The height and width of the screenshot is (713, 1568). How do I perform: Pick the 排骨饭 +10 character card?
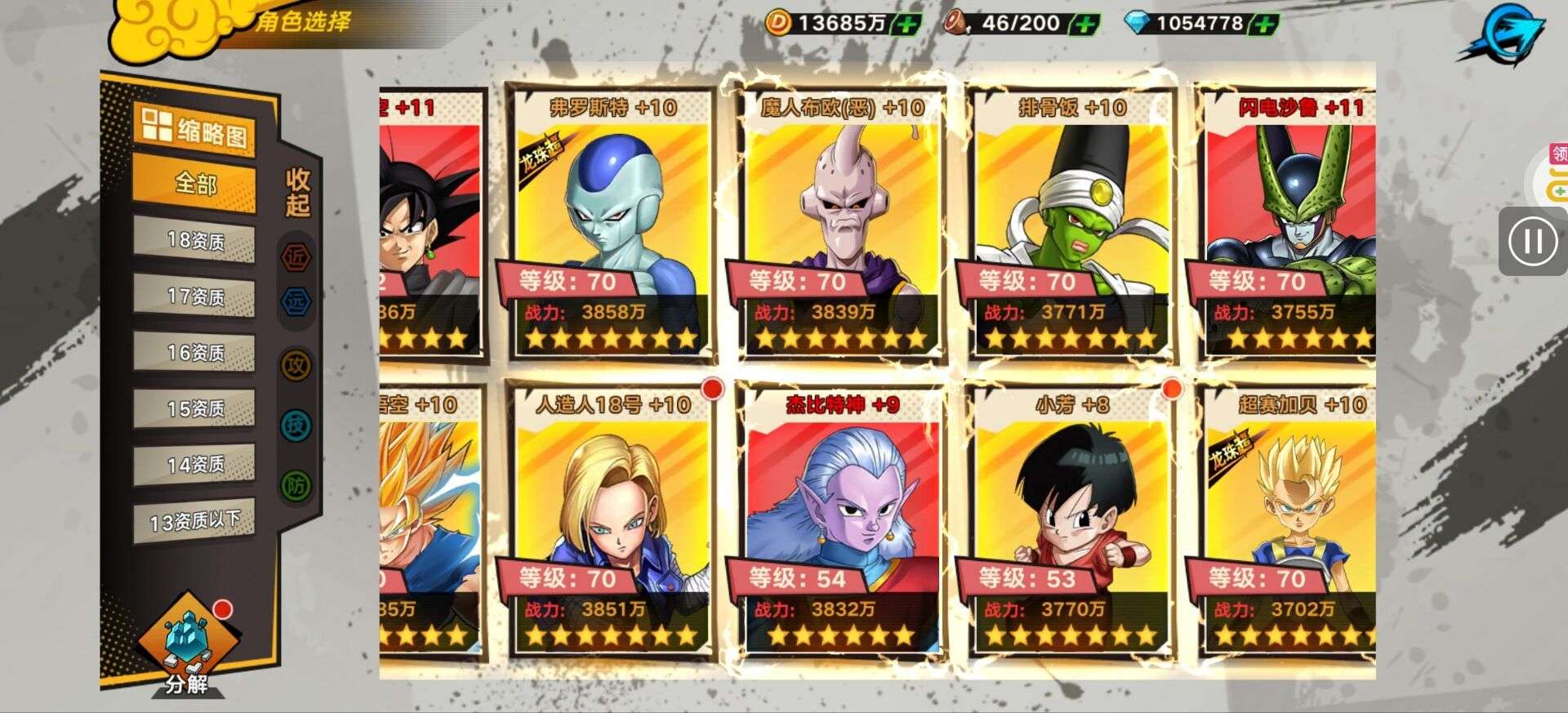(1071, 225)
